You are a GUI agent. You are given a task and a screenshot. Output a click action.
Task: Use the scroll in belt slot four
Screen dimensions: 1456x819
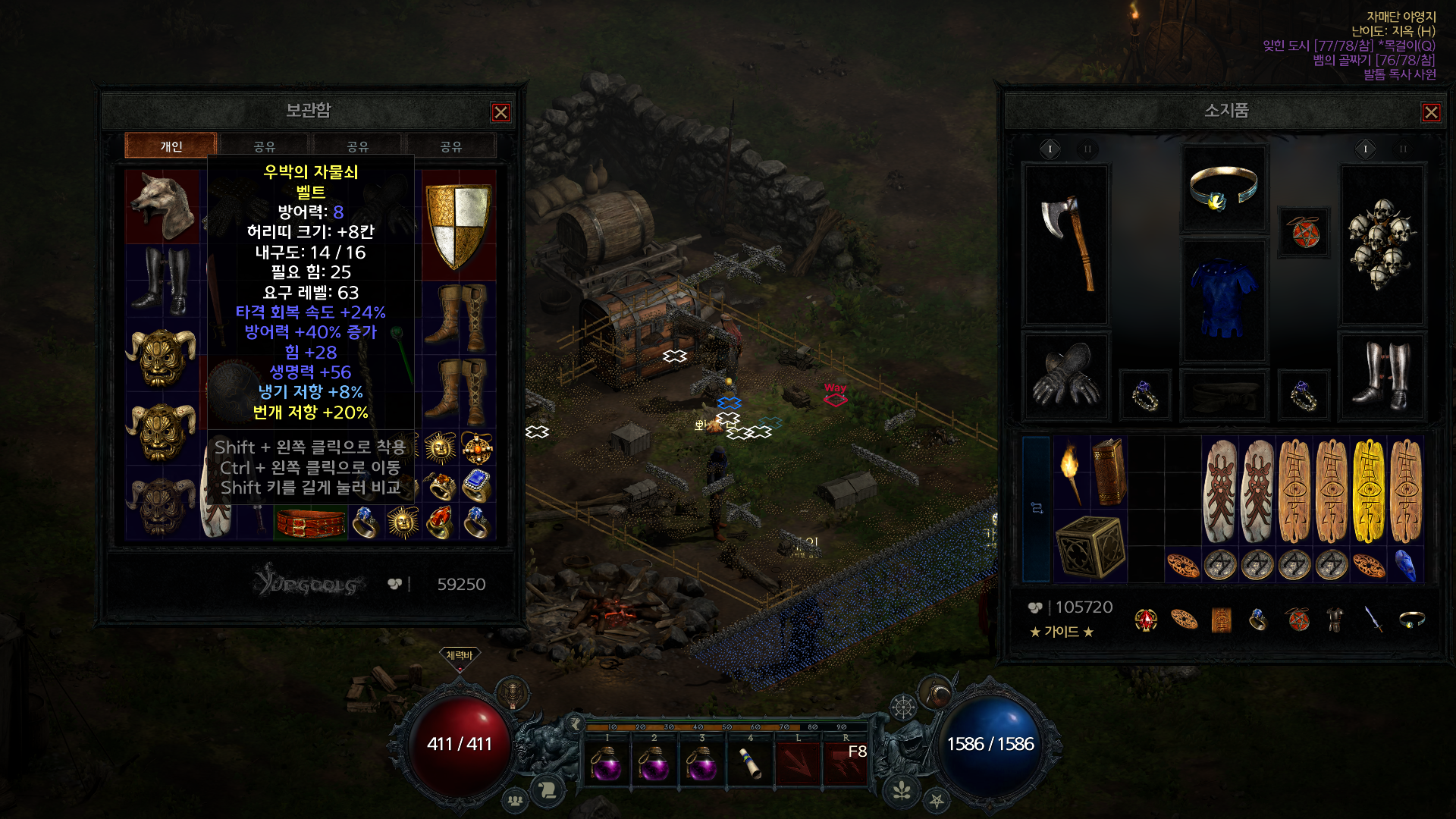(x=750, y=761)
